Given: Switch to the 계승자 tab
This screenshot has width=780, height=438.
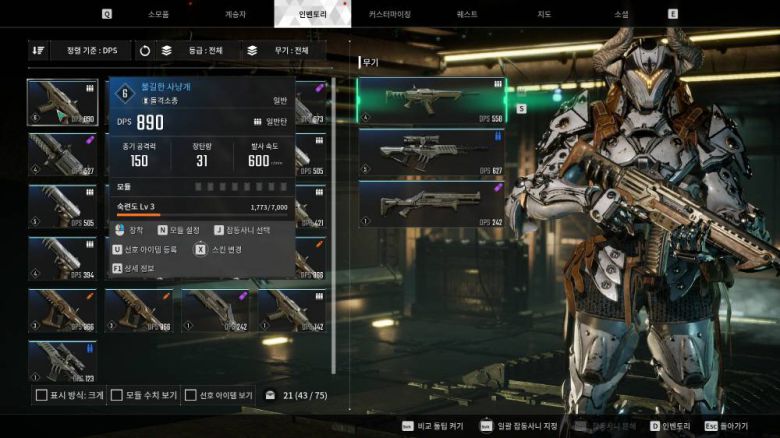Looking at the screenshot, I should pyautogui.click(x=237, y=14).
